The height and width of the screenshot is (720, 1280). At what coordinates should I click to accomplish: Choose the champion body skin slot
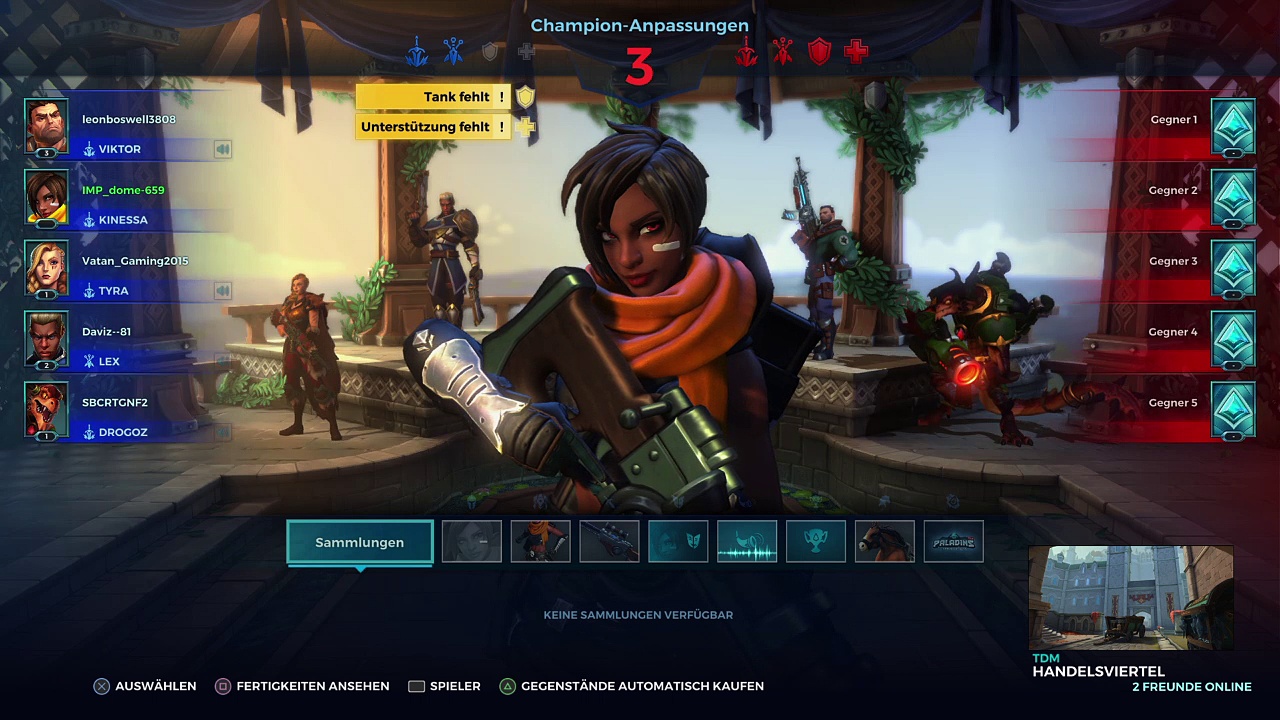541,542
